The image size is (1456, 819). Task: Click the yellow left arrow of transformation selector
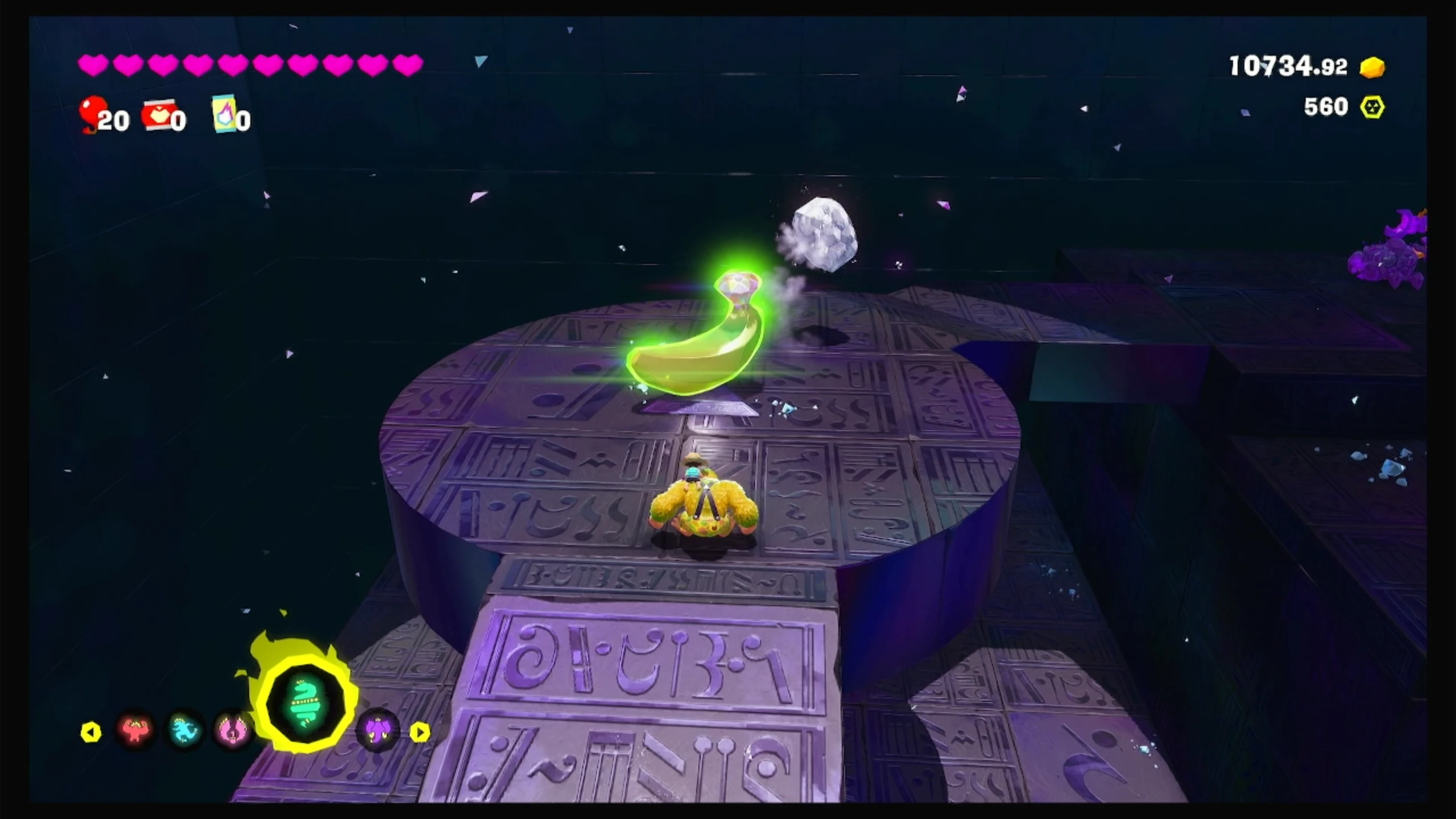click(91, 732)
